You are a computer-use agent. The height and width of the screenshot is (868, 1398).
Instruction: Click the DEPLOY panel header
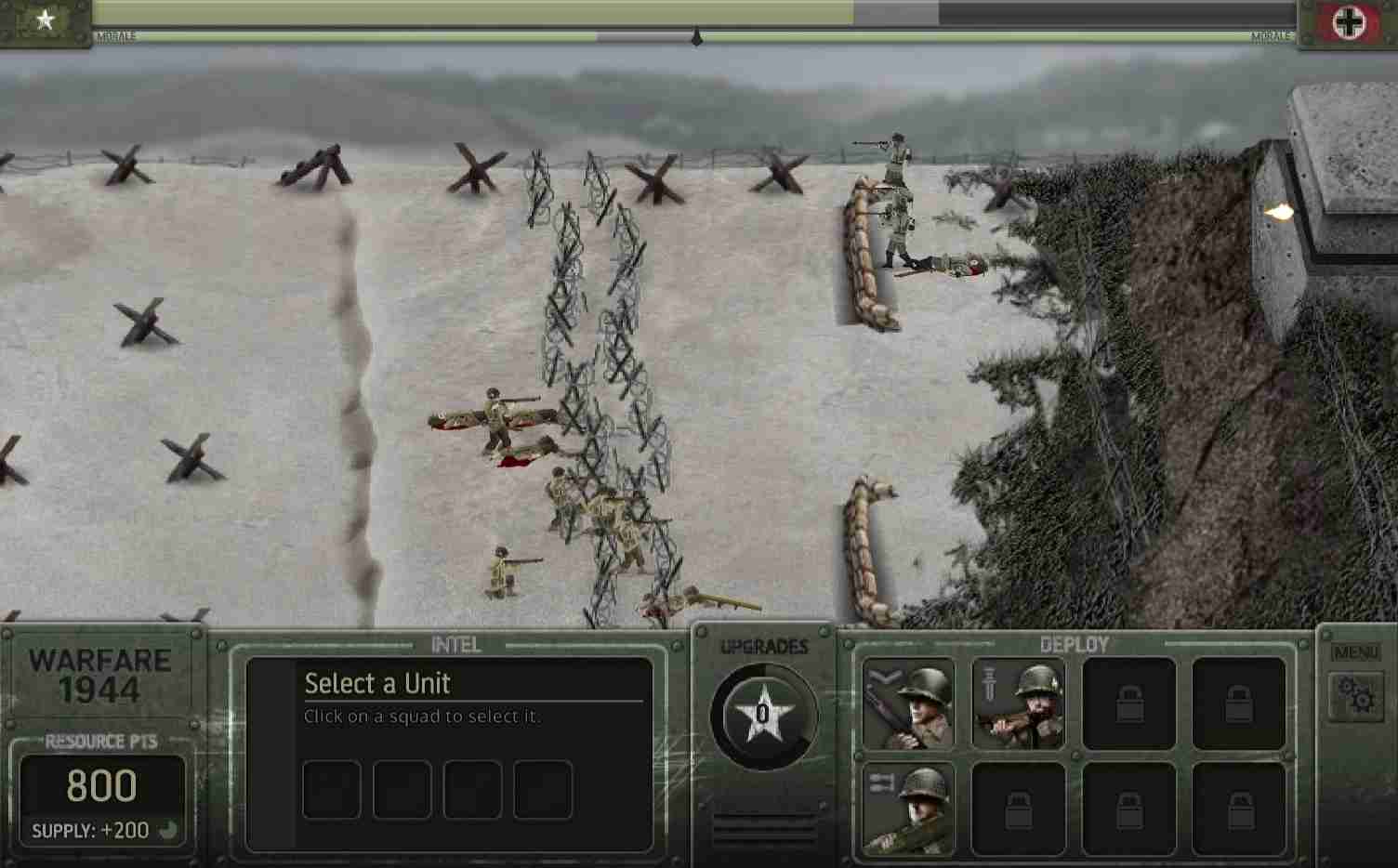(1075, 643)
